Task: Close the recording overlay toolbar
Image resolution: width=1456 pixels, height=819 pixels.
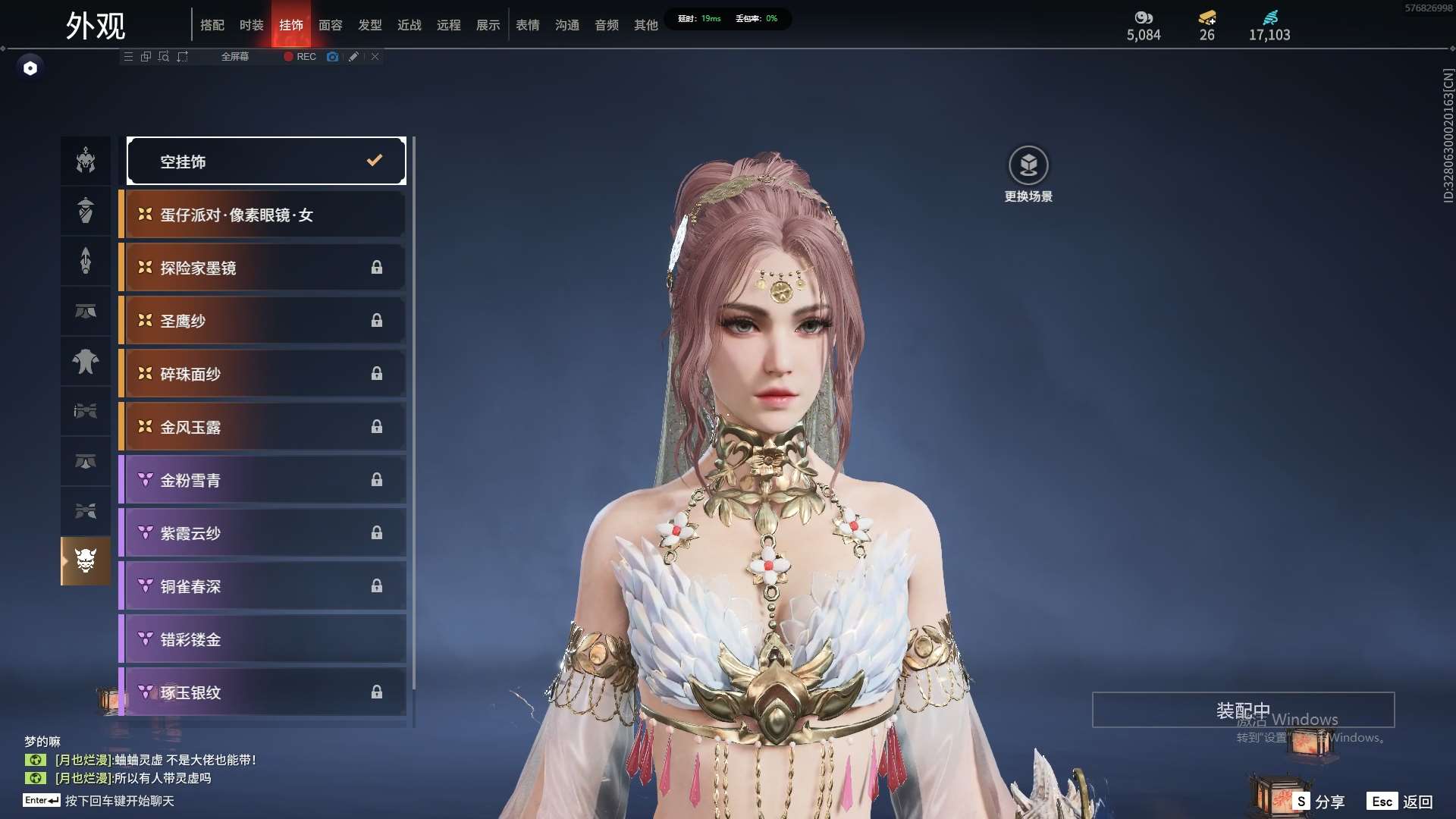Action: pos(375,57)
